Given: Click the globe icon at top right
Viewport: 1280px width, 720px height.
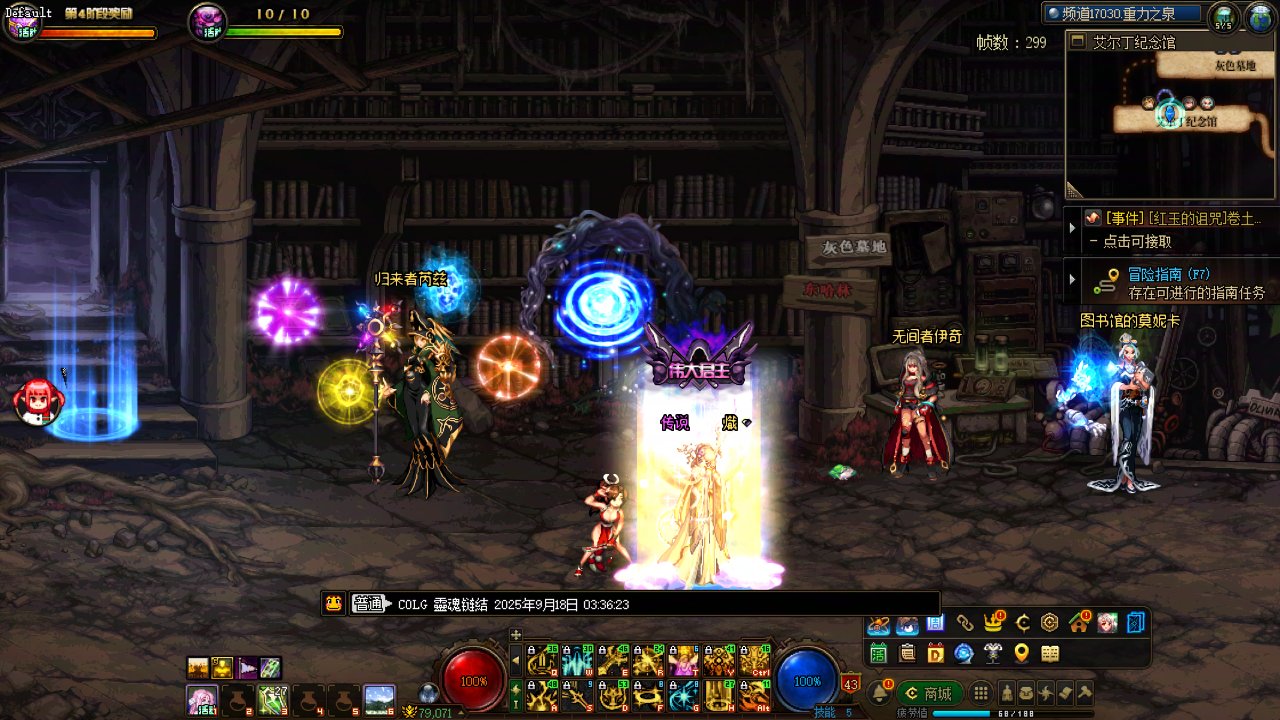Looking at the screenshot, I should (x=1258, y=17).
